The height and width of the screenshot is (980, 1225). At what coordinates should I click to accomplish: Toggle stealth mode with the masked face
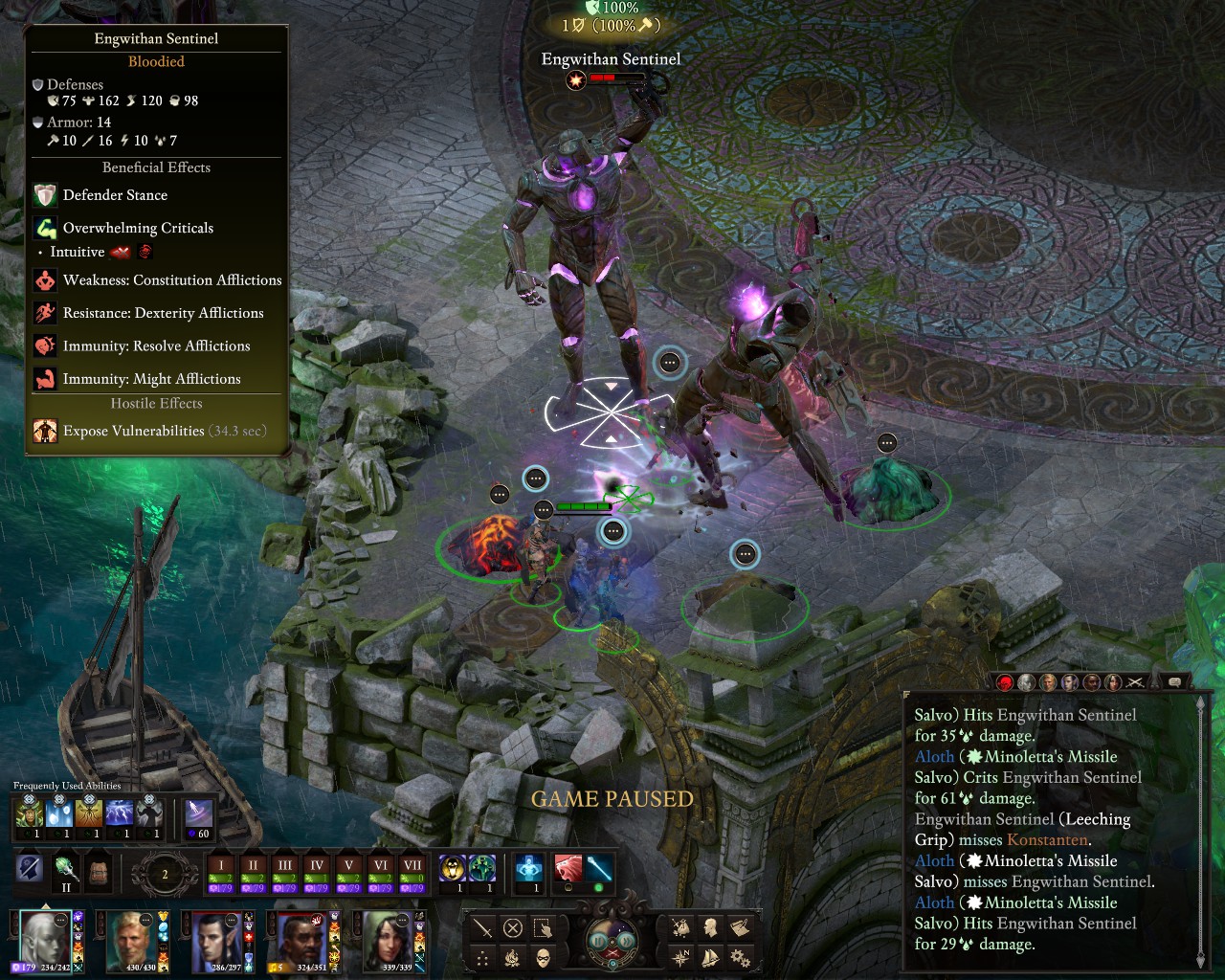tap(543, 957)
